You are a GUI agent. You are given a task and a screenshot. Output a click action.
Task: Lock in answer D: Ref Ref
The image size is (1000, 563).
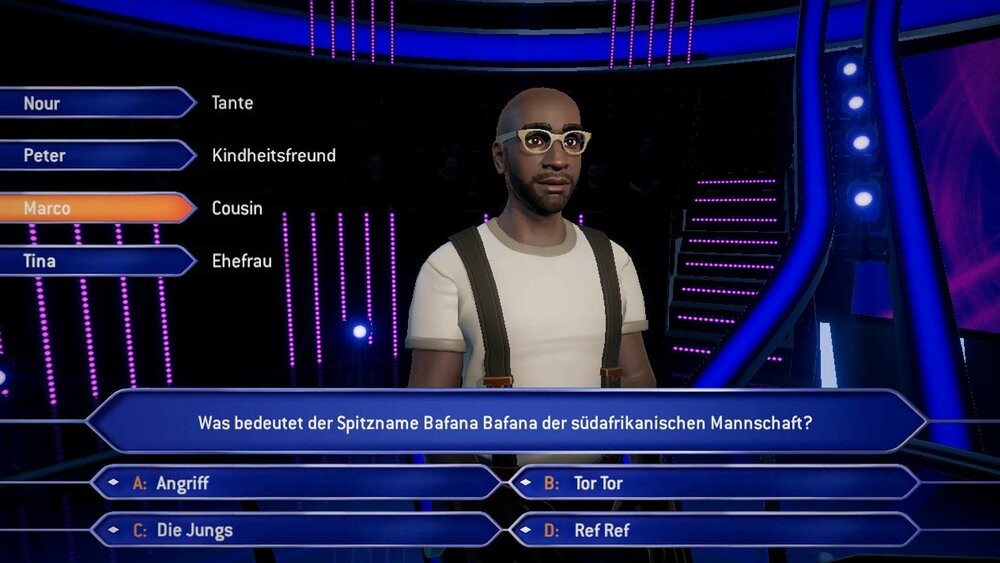tap(714, 530)
